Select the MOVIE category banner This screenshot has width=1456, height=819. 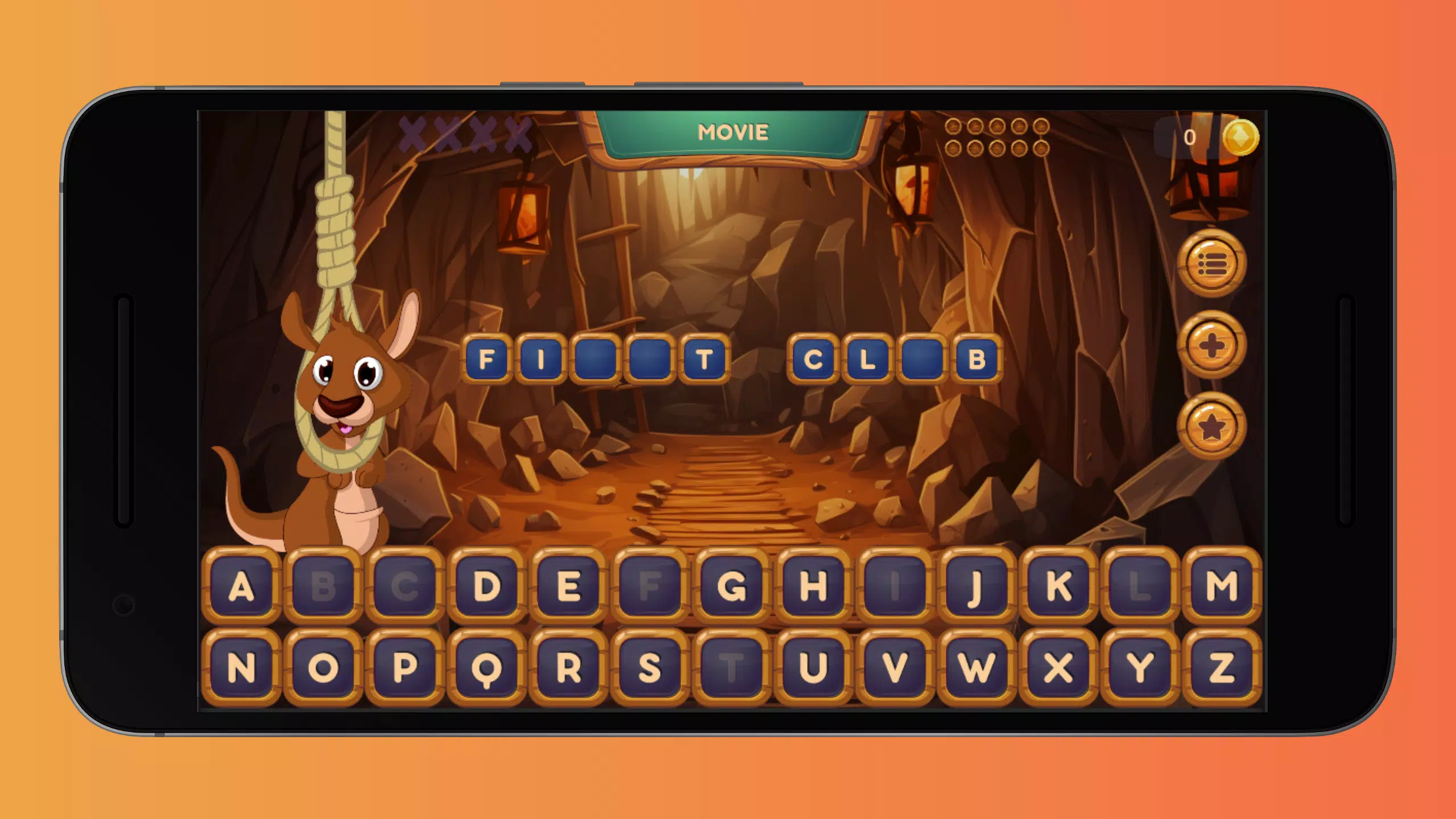coord(734,133)
